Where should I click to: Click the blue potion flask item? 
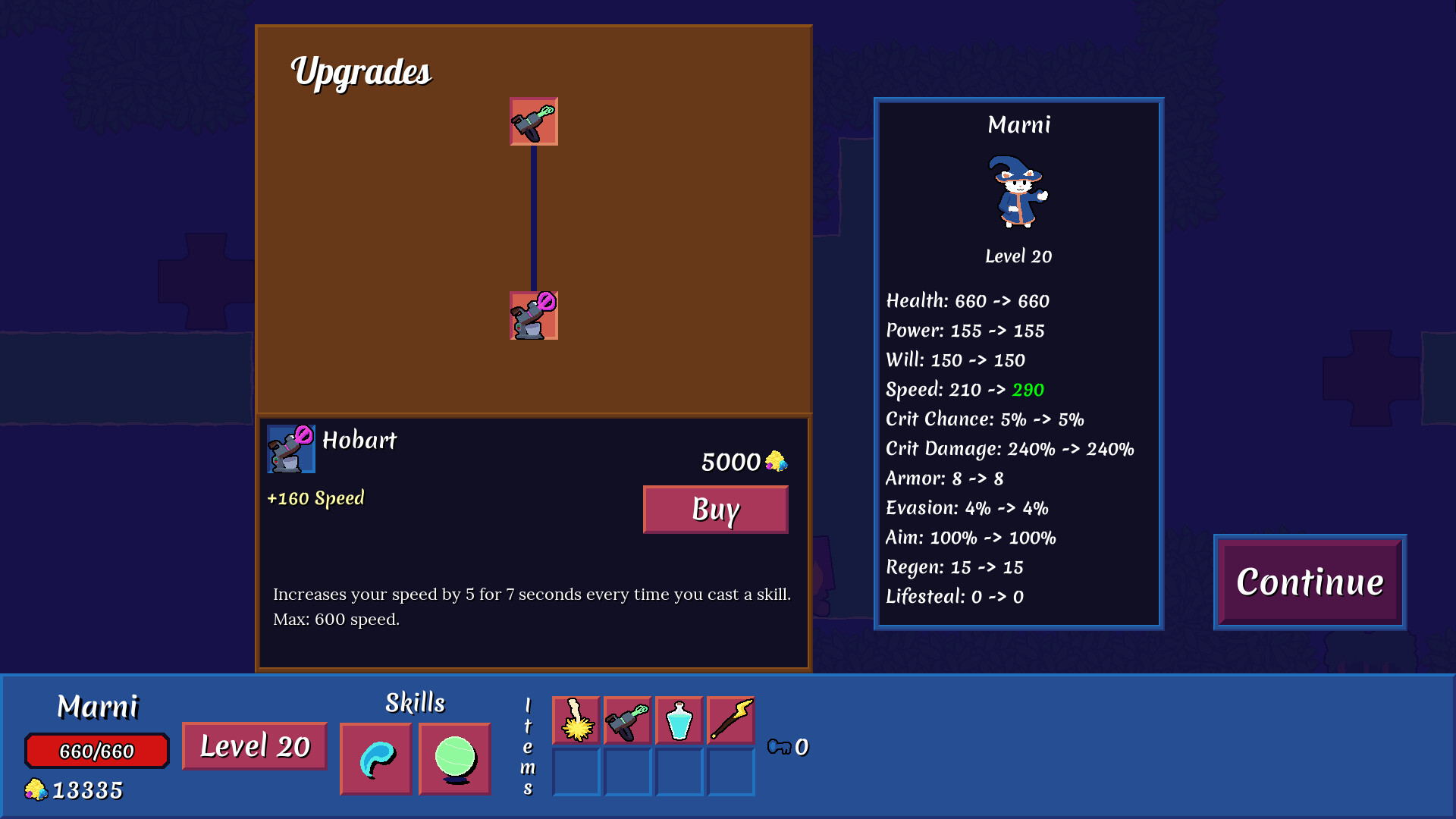[x=679, y=720]
